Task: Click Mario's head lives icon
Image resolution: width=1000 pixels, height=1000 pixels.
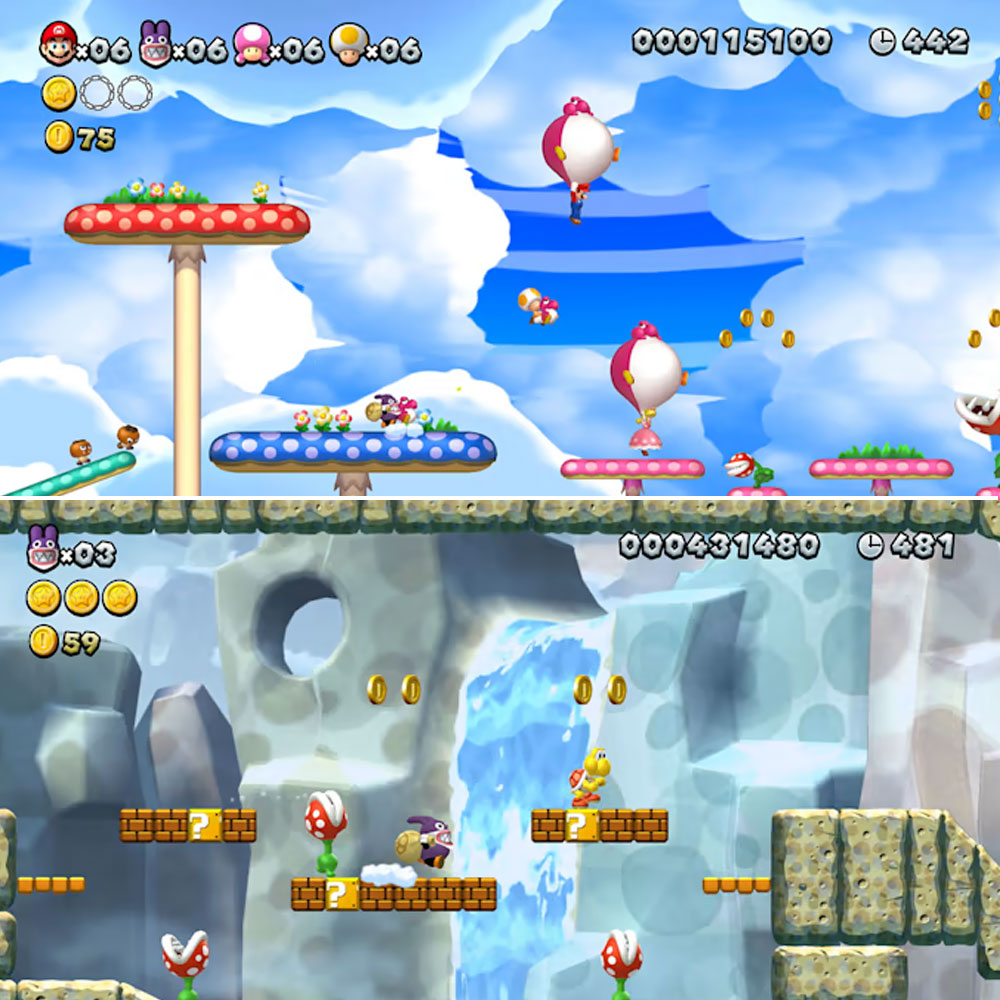Action: tap(58, 45)
